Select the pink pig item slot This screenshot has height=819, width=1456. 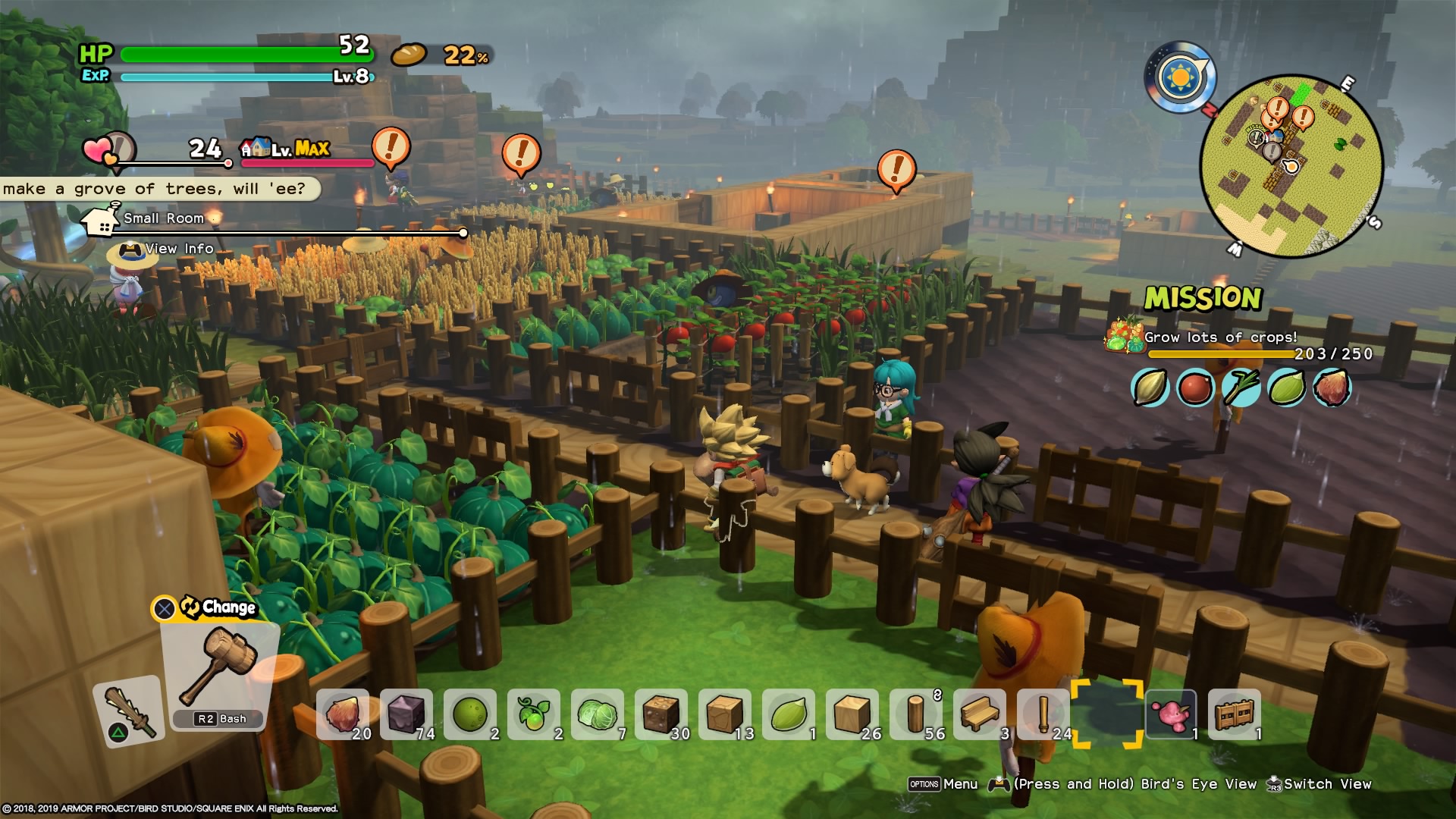click(x=1170, y=714)
